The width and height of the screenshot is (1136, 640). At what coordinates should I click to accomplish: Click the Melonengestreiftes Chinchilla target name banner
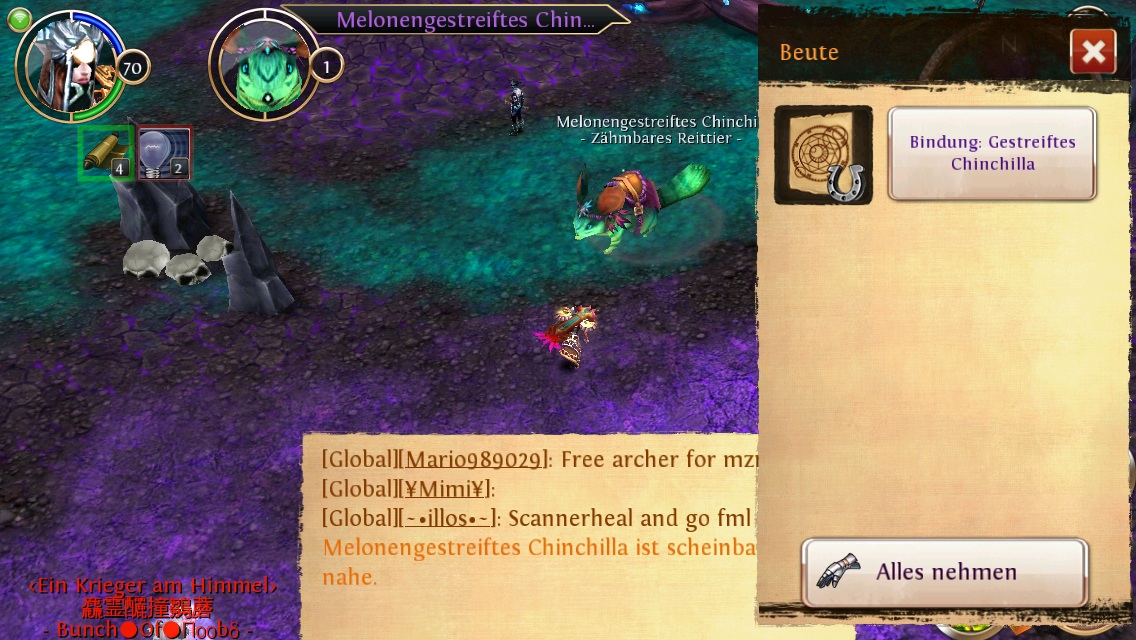464,20
